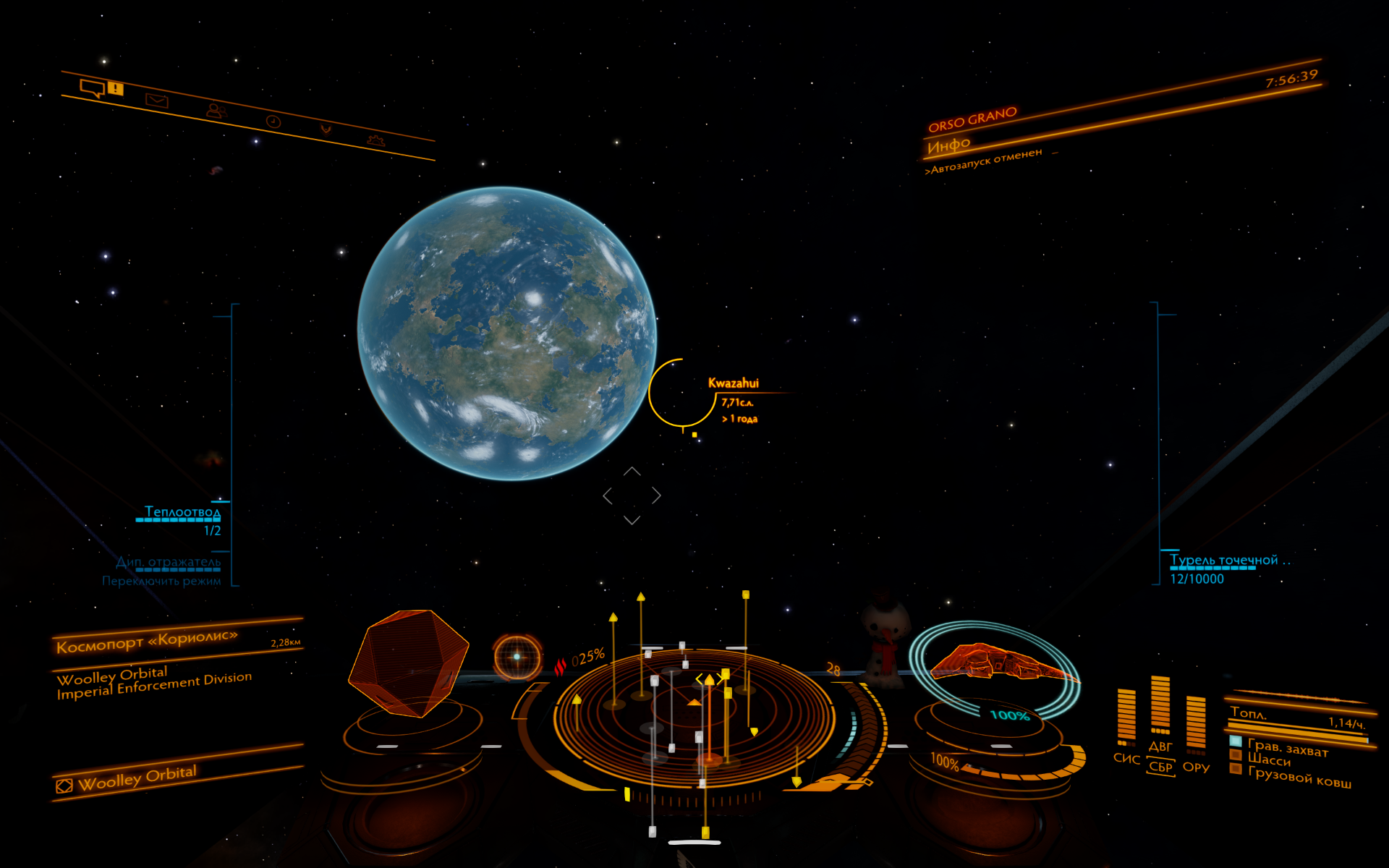
Task: Select the Турель точечной weapon entry
Action: pyautogui.click(x=1224, y=561)
